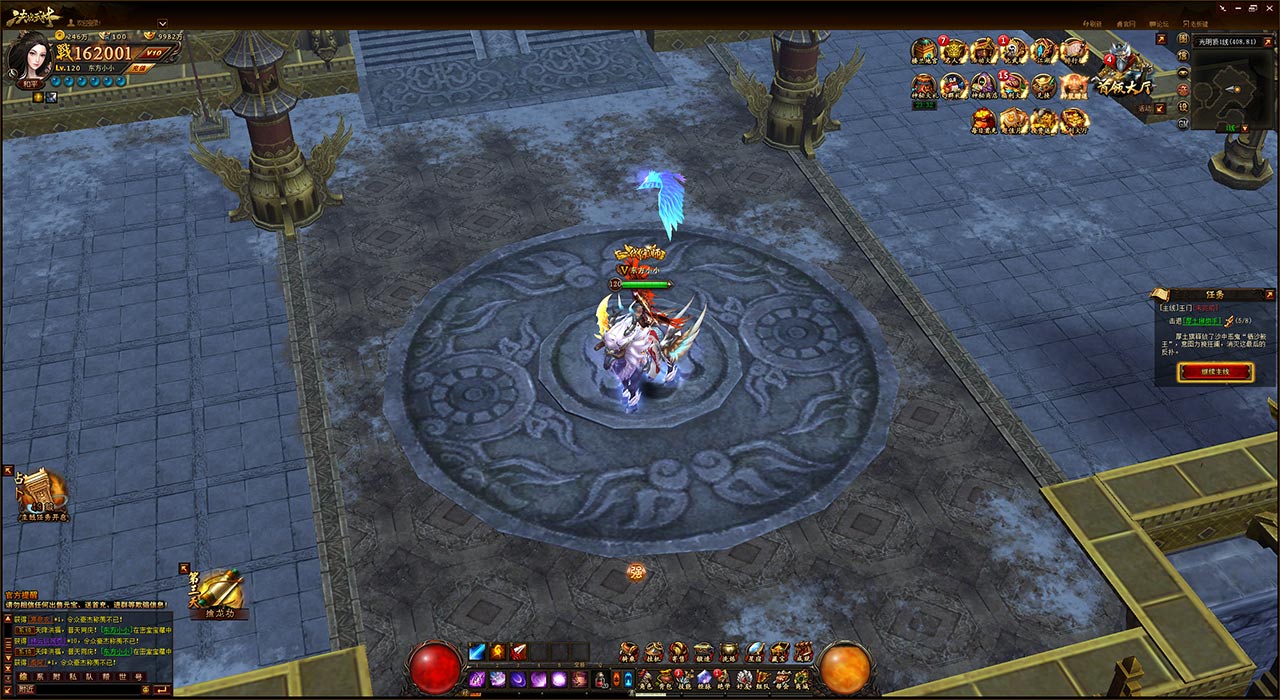
Task: Switch to the 世 world chat tab
Action: point(122,677)
